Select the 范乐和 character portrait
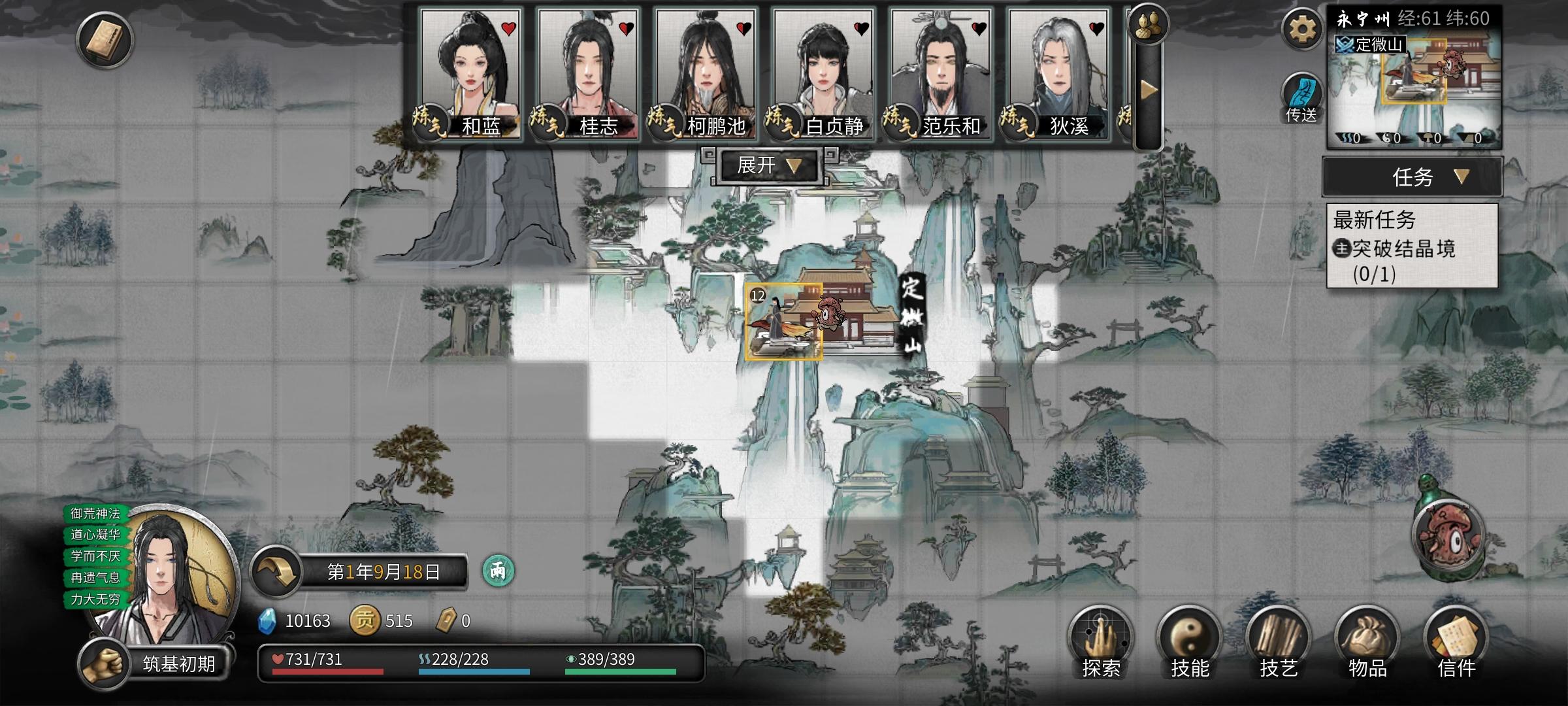 point(939,72)
